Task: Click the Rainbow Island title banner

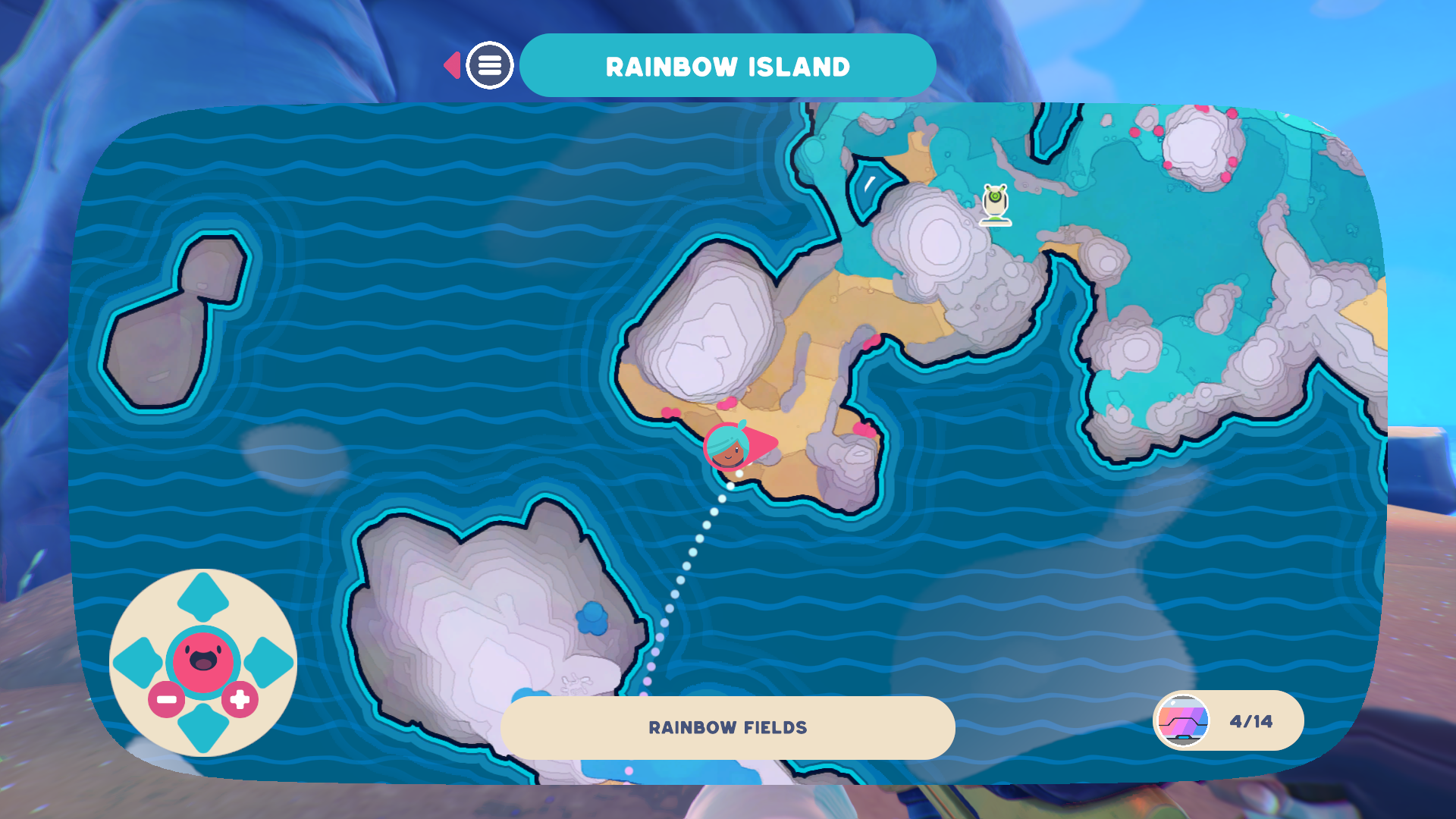Action: click(x=726, y=65)
